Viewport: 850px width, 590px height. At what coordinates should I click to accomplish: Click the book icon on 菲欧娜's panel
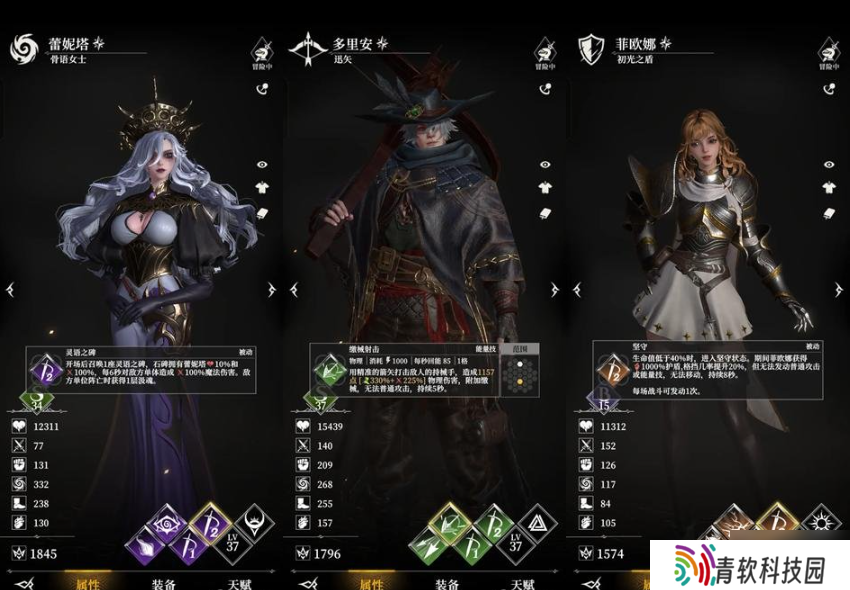828,212
